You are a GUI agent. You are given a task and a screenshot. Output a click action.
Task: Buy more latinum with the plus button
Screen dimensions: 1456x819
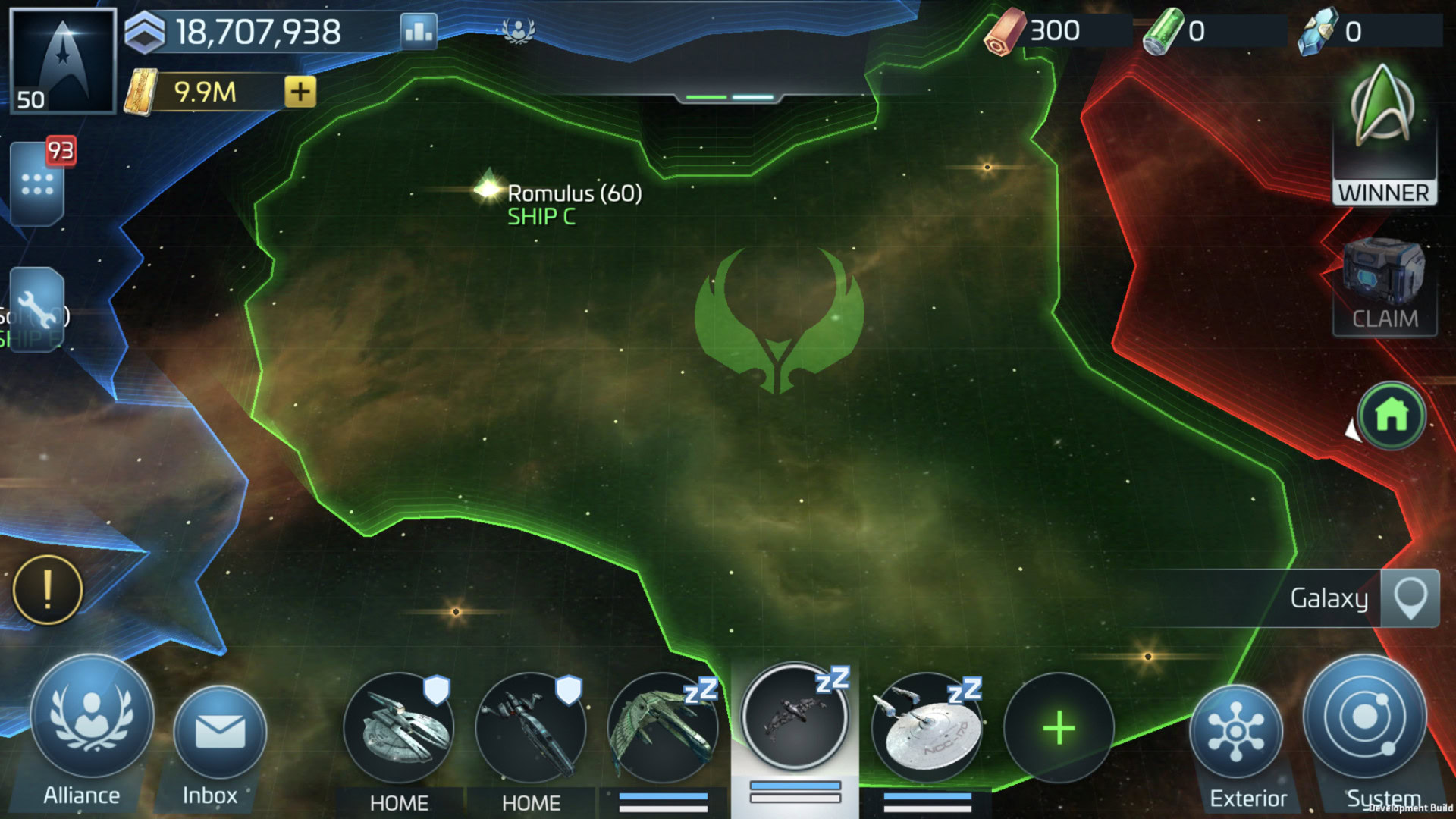pyautogui.click(x=300, y=92)
